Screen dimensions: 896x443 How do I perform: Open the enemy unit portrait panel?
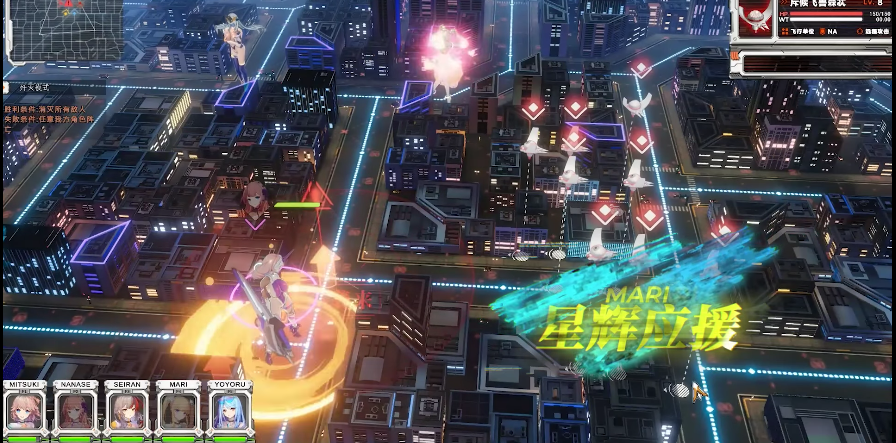[757, 19]
